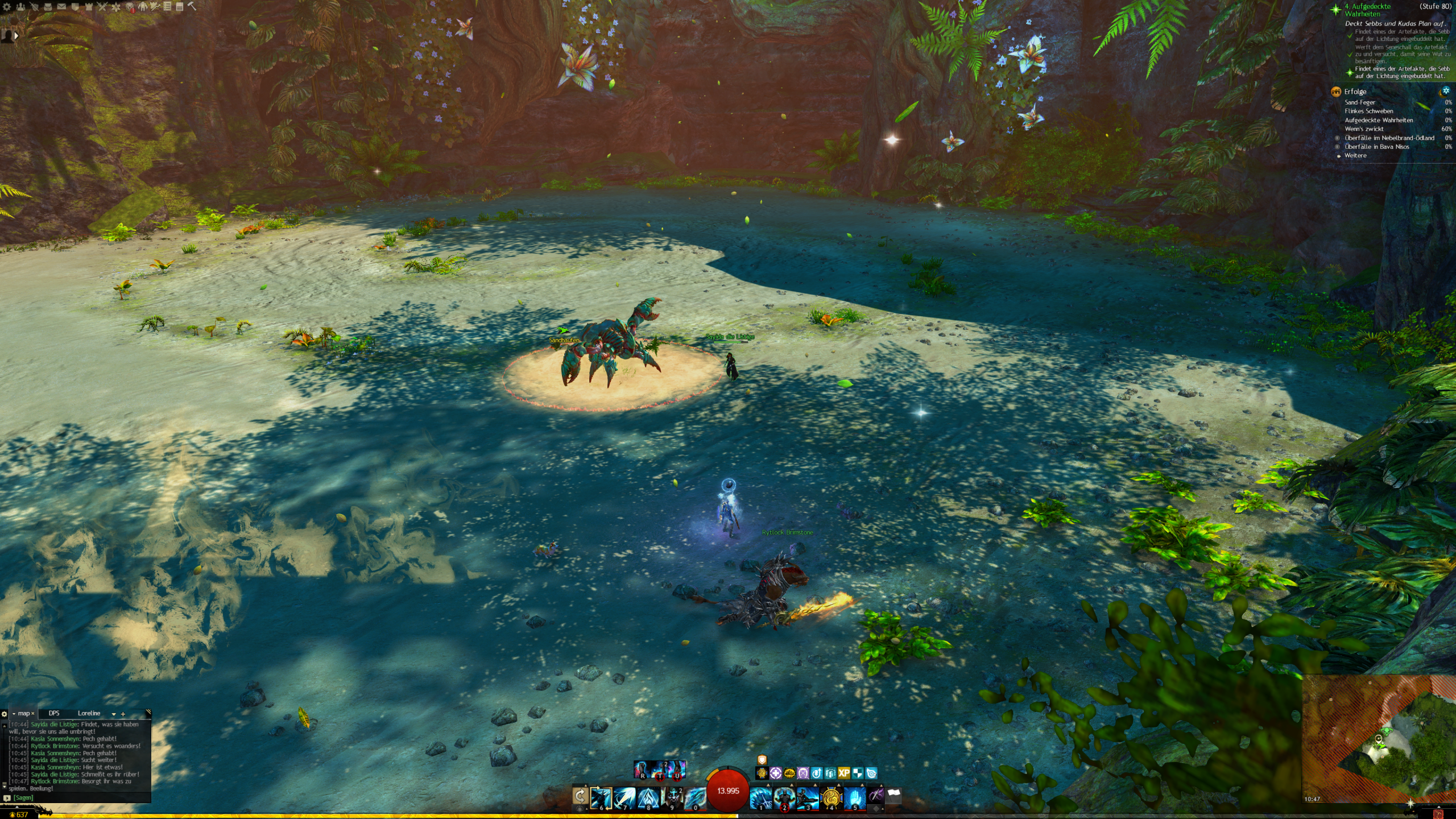Click the Sagen chat input field
Viewport: 1456px width, 819px height.
click(80, 797)
